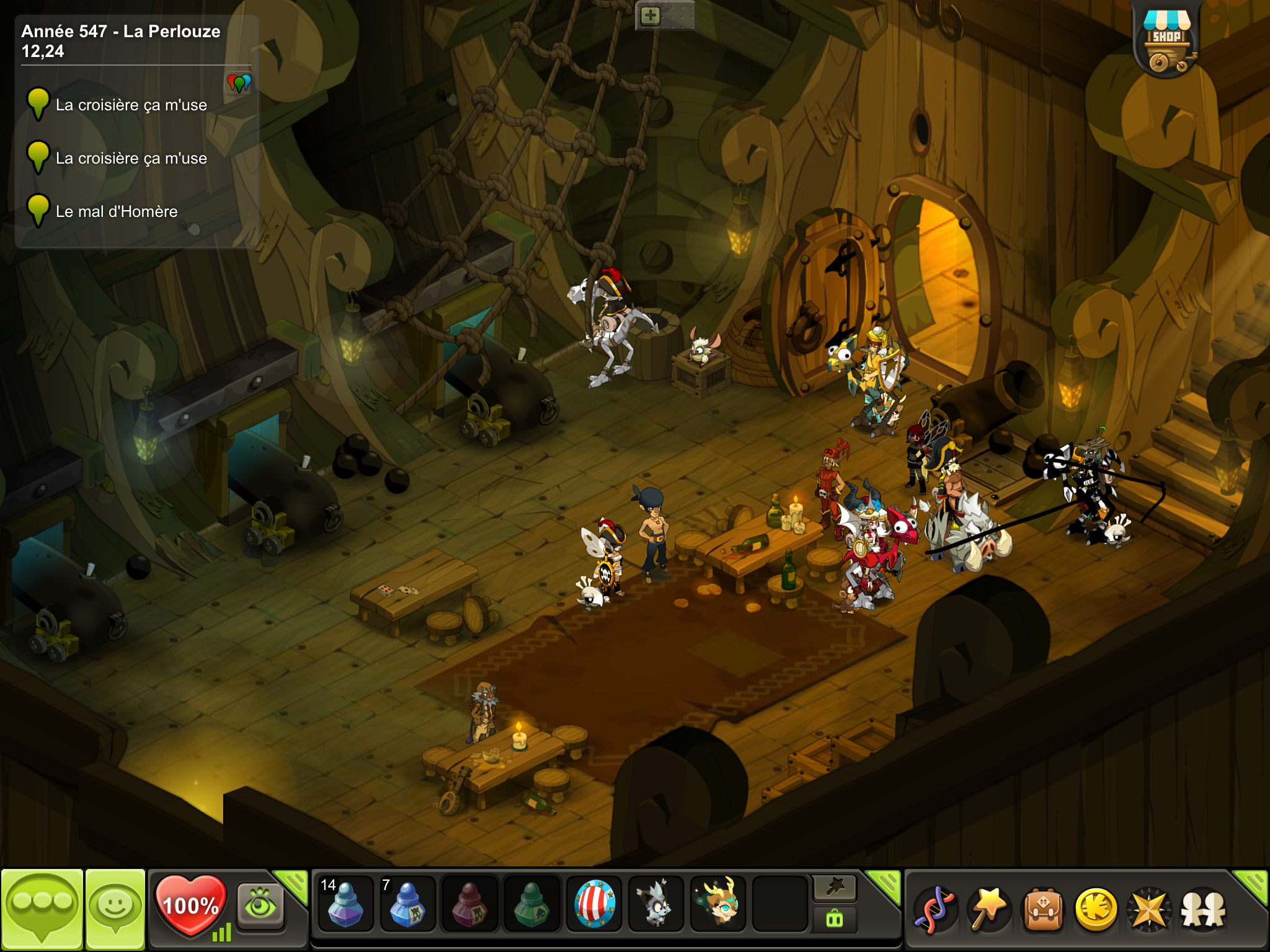The width and height of the screenshot is (1270, 952).
Task: Toggle the green eye spectator button
Action: (x=260, y=906)
